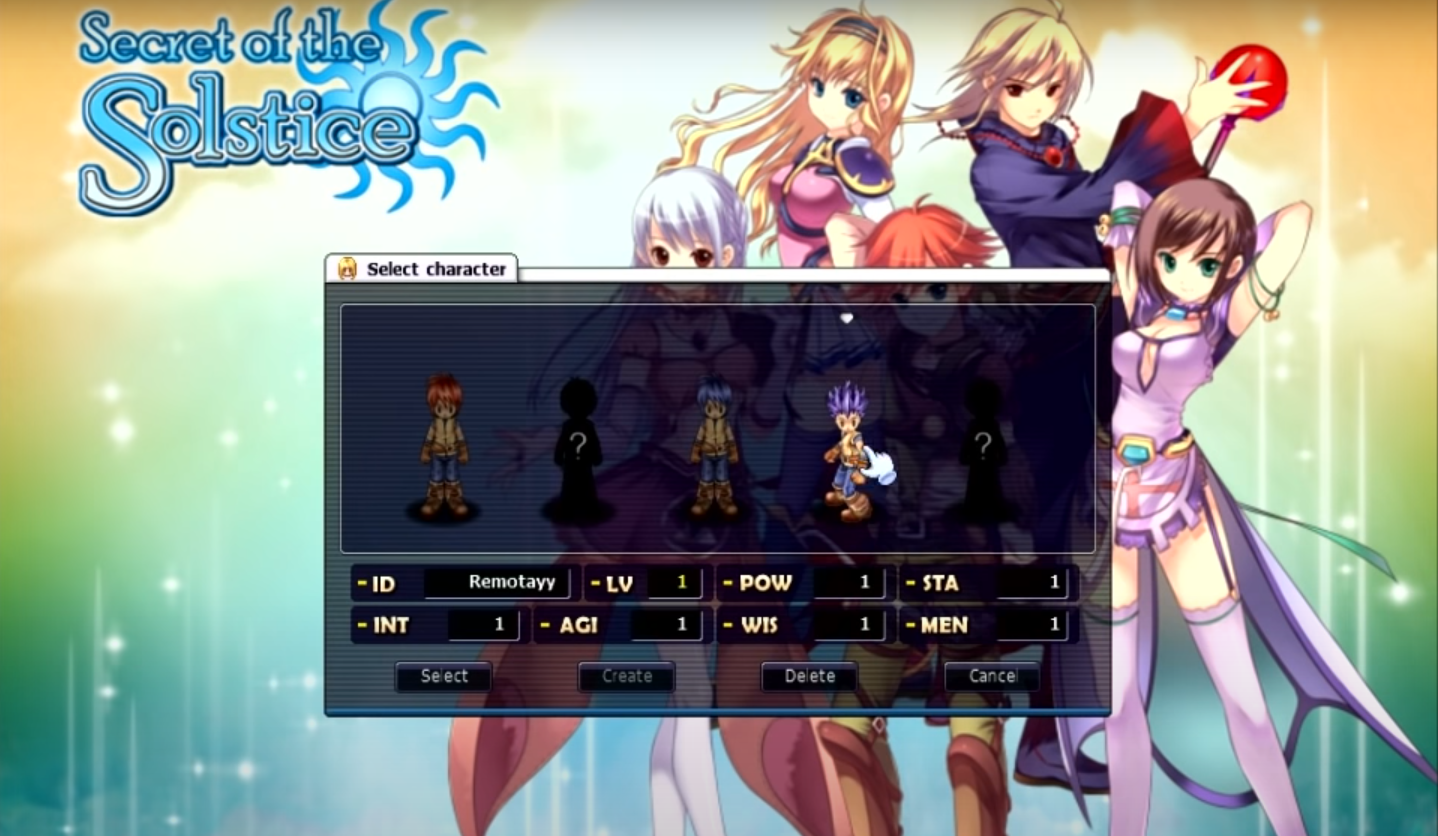1438x836 pixels.
Task: Pick the blue-haired character
Action: coord(714,446)
